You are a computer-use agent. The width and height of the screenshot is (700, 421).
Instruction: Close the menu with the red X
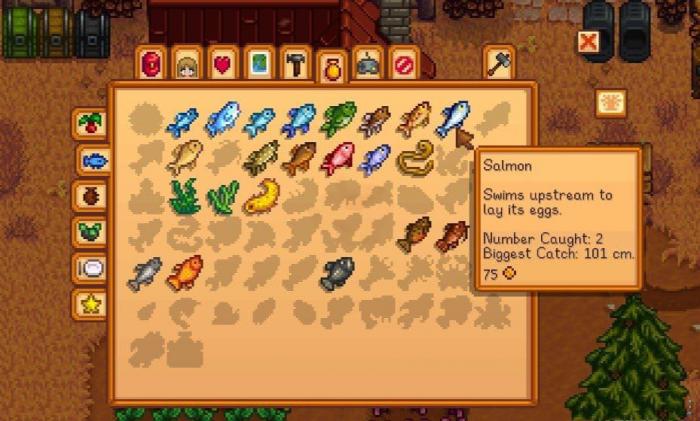point(590,42)
